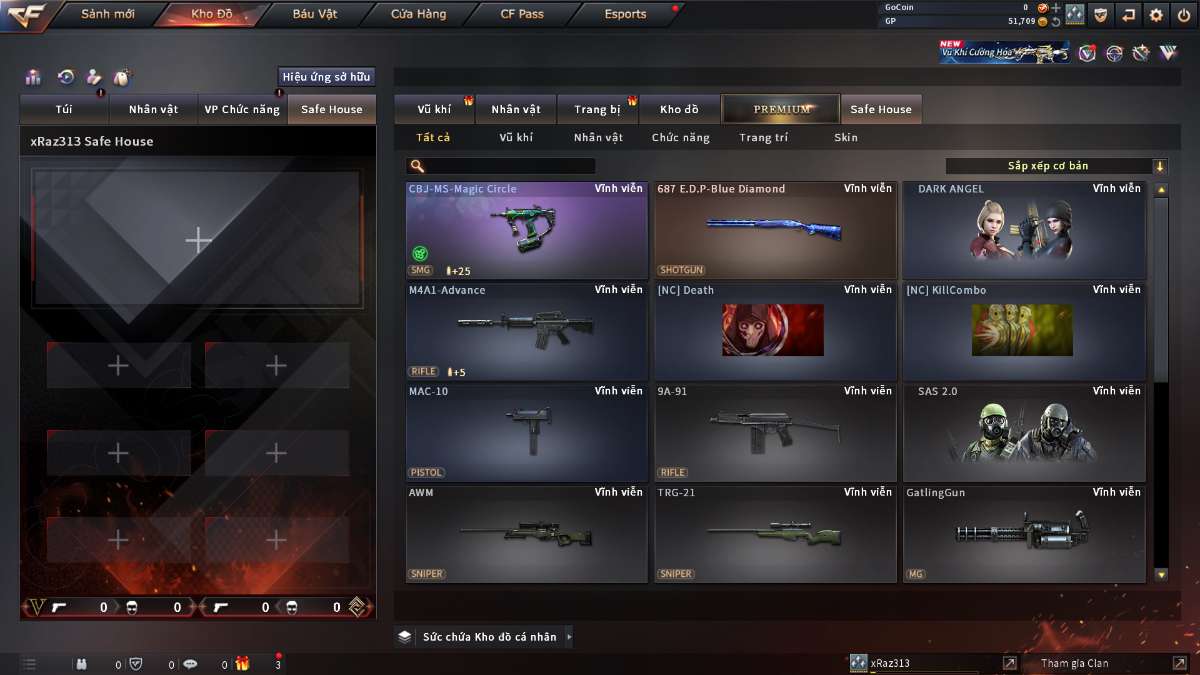Image resolution: width=1200 pixels, height=675 pixels.
Task: Open the settings gear icon
Action: (x=1157, y=15)
